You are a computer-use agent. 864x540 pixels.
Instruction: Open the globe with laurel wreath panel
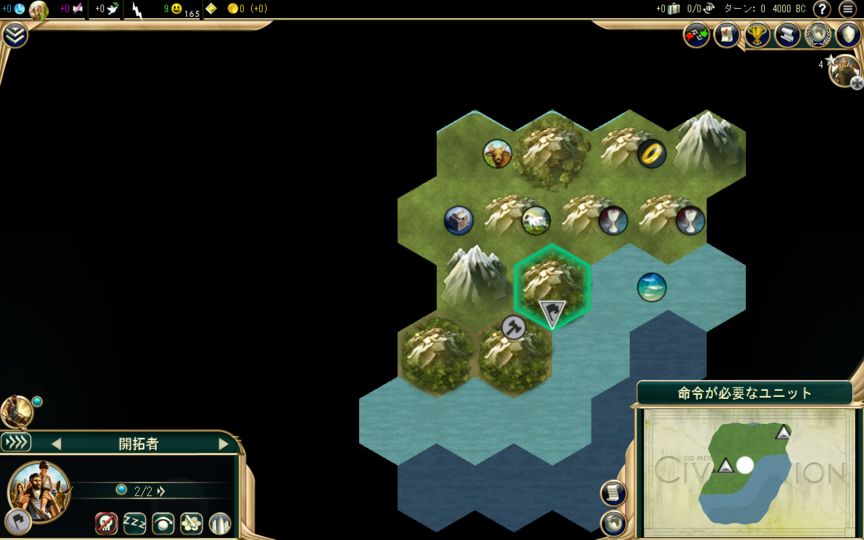click(818, 35)
